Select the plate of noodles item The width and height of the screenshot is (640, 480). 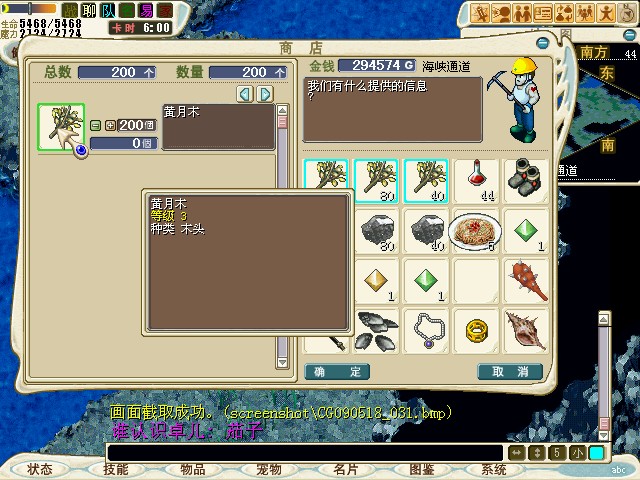coord(476,231)
